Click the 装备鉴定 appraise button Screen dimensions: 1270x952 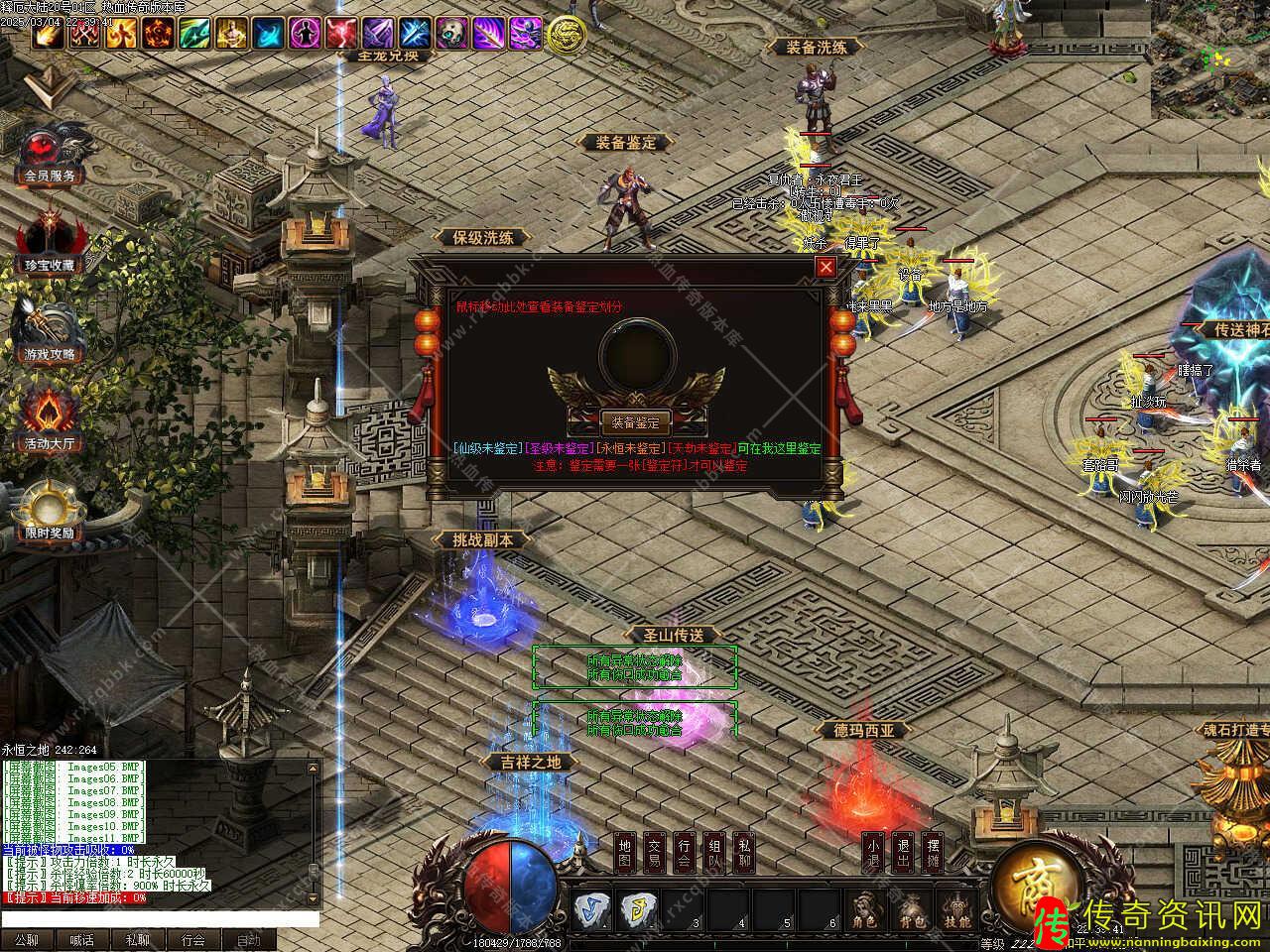[635, 422]
